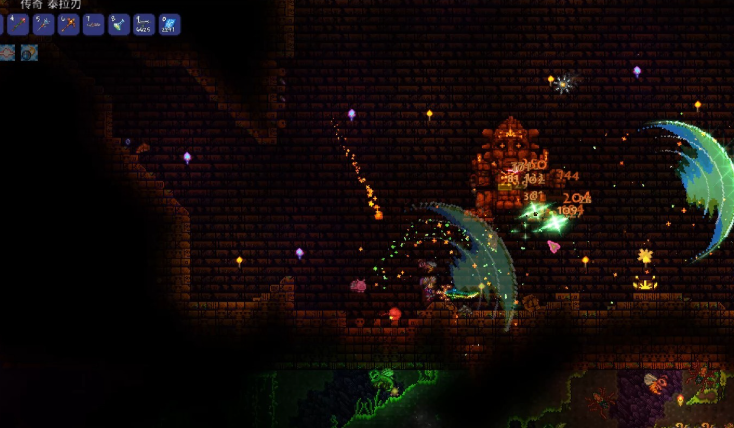This screenshot has height=428, width=734.
Task: Click the crescent moon buff icon
Action: point(29,52)
